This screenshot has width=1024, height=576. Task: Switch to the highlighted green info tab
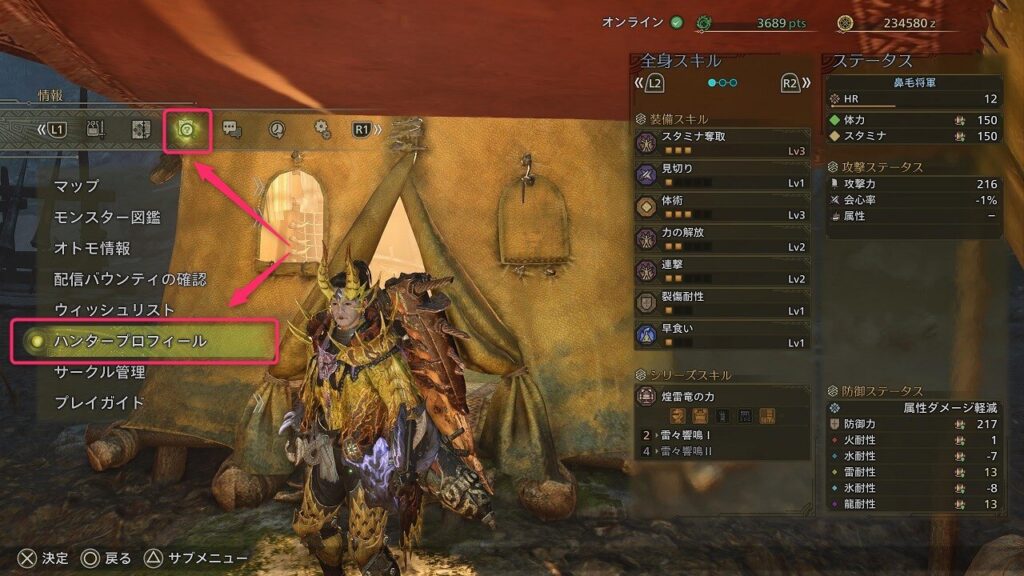(x=187, y=130)
